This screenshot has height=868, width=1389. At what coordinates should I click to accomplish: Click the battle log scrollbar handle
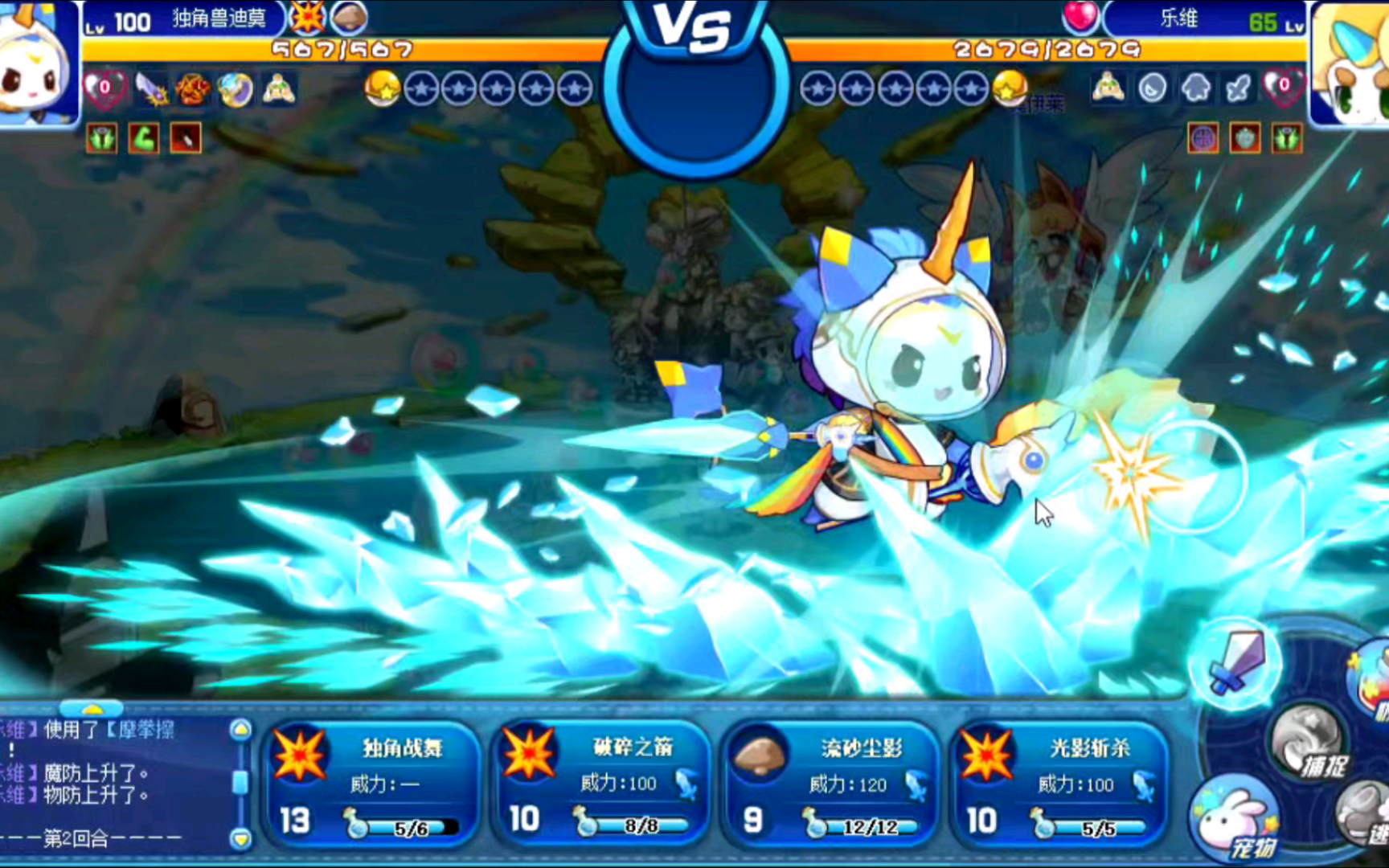(240, 782)
